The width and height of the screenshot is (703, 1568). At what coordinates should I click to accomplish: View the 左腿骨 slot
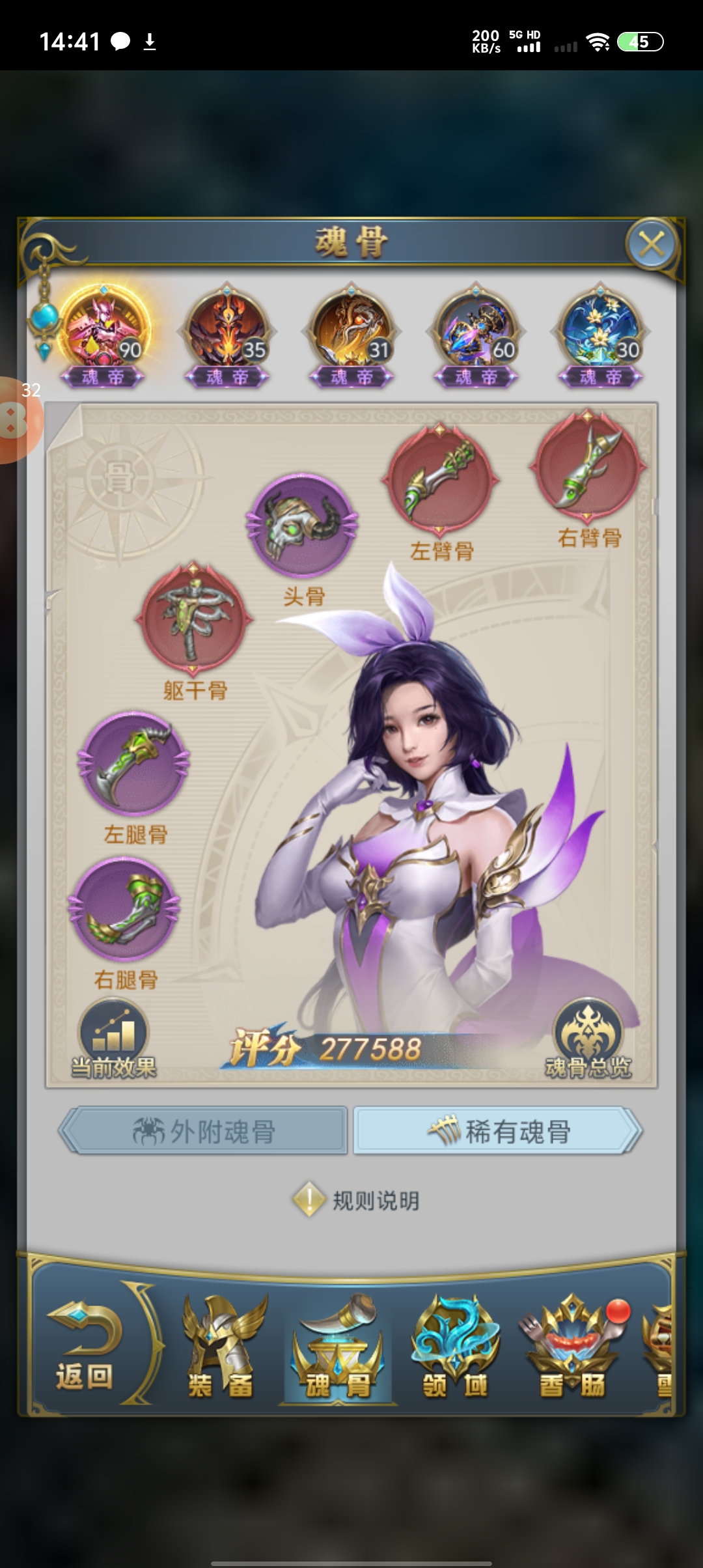point(134,763)
